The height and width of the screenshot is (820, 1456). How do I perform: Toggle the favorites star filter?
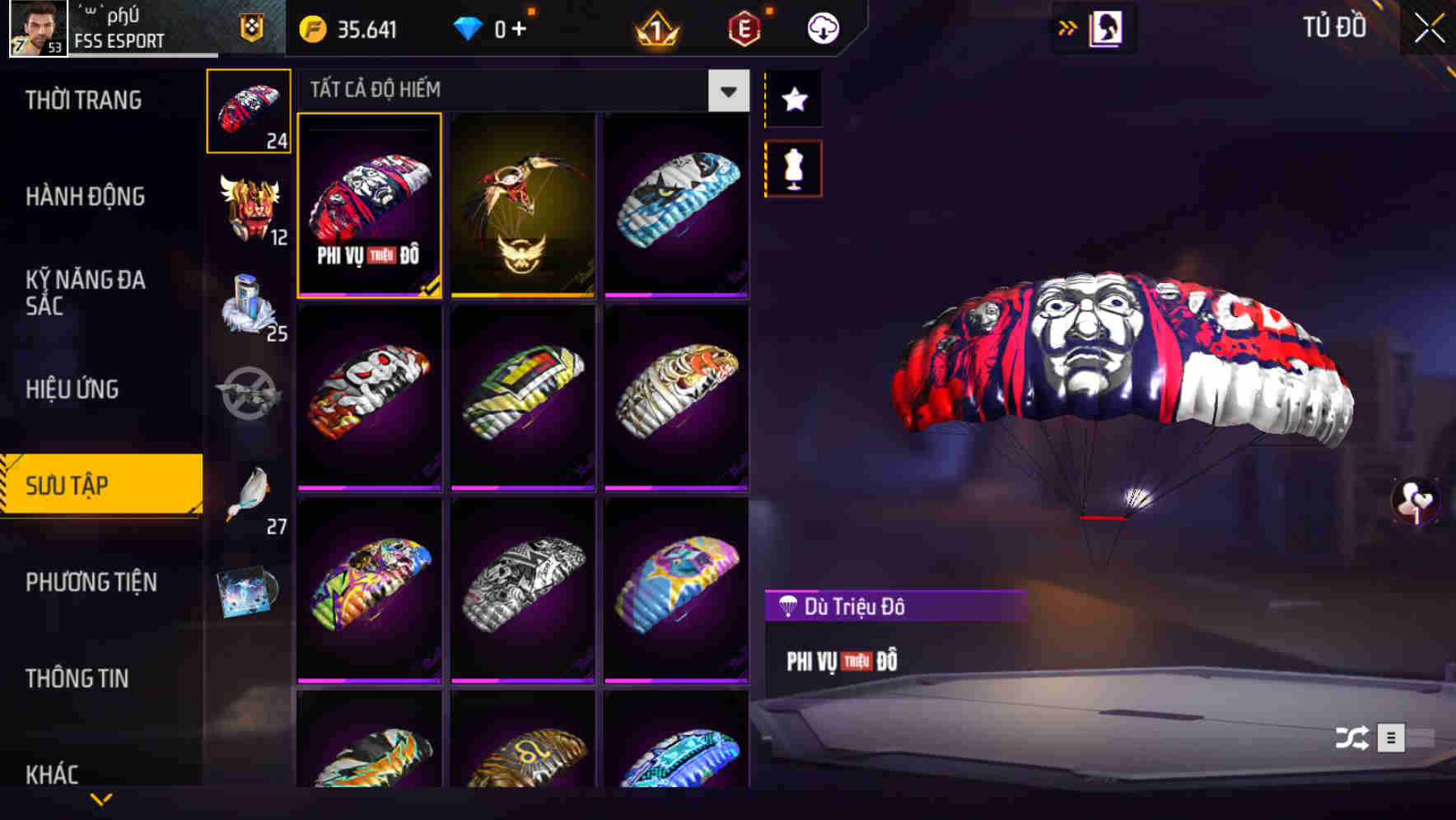tap(793, 100)
